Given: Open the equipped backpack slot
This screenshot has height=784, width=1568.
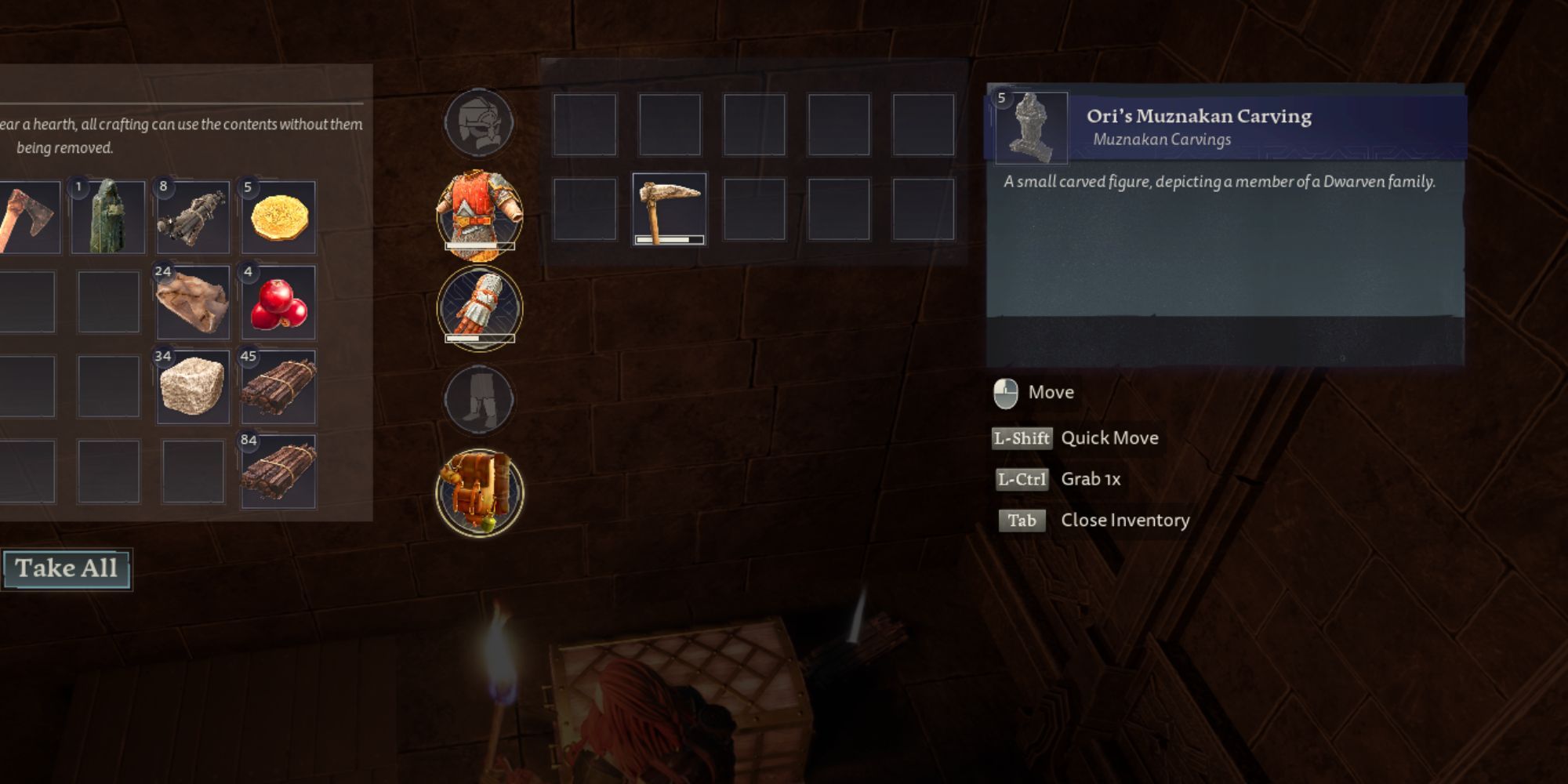Looking at the screenshot, I should 479,492.
